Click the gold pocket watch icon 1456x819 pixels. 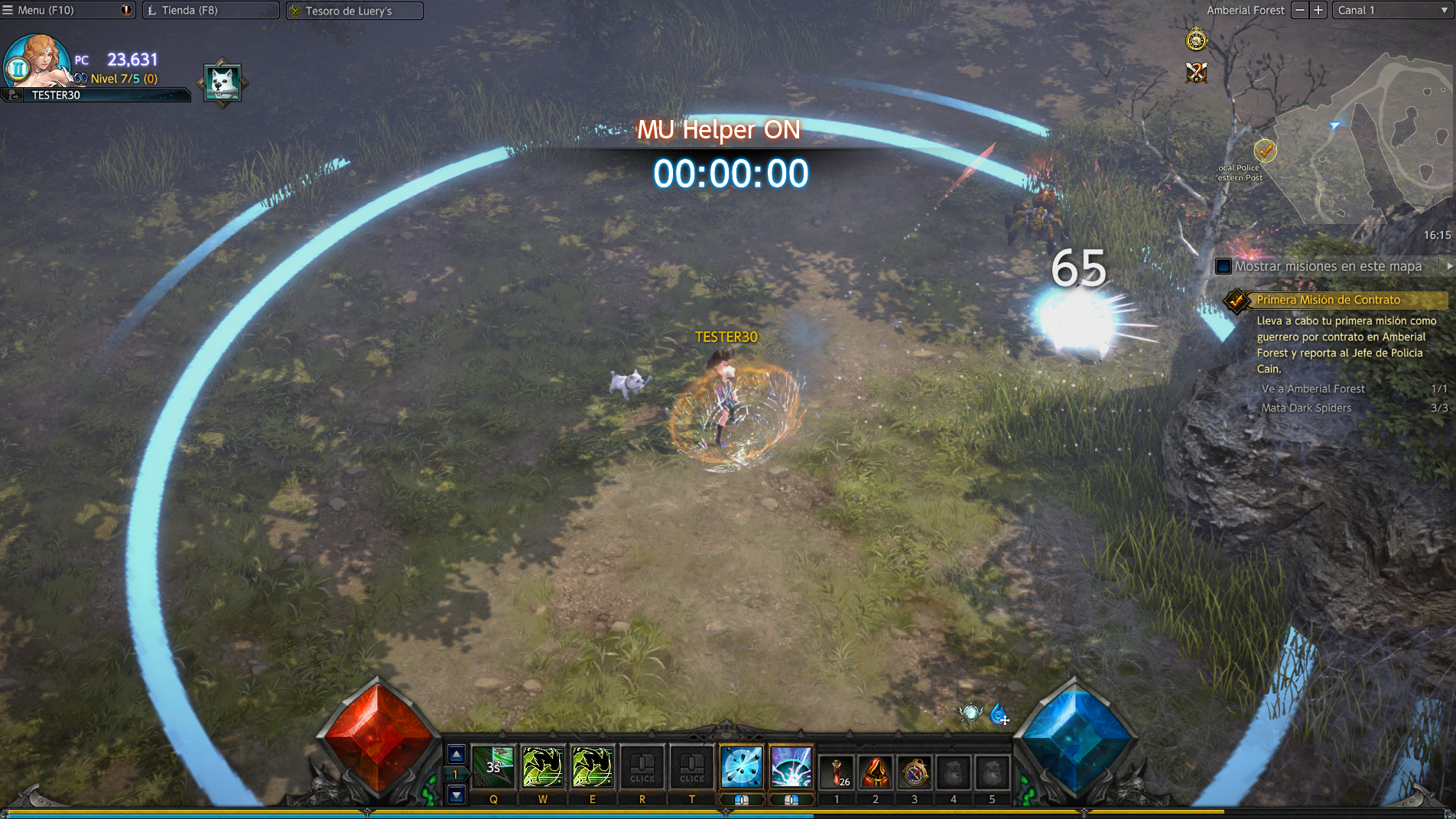click(1196, 39)
